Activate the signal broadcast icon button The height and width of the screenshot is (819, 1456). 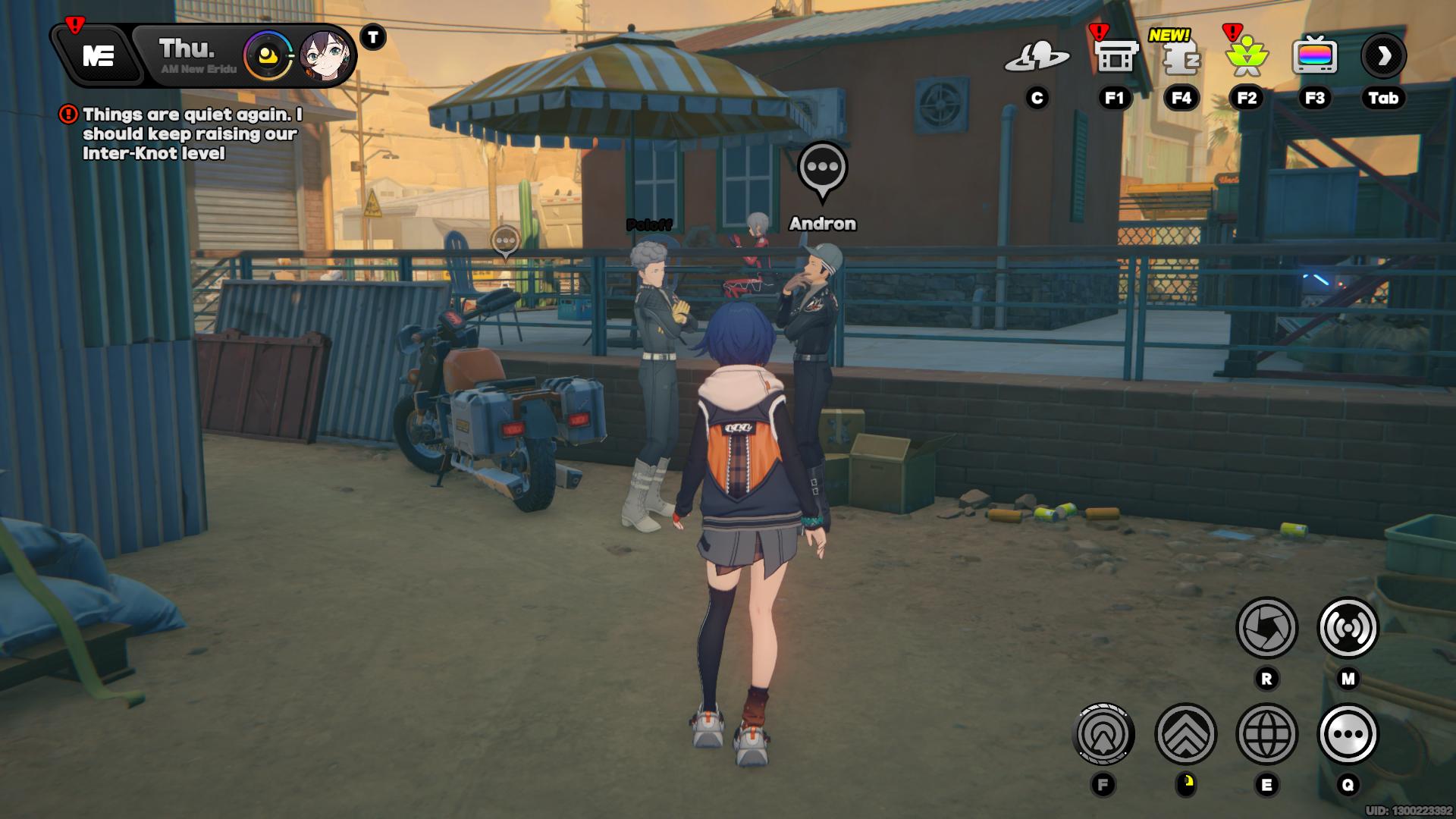1348,628
